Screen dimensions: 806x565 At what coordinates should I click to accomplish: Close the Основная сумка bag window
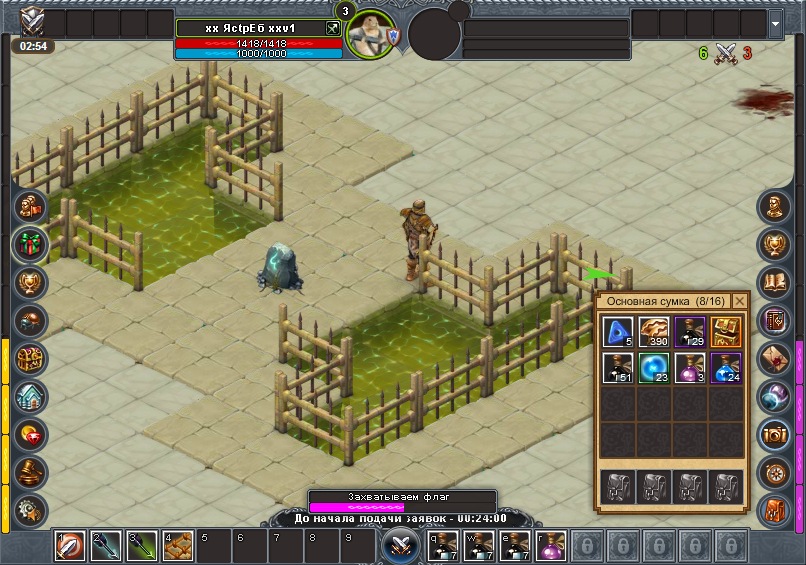click(740, 301)
